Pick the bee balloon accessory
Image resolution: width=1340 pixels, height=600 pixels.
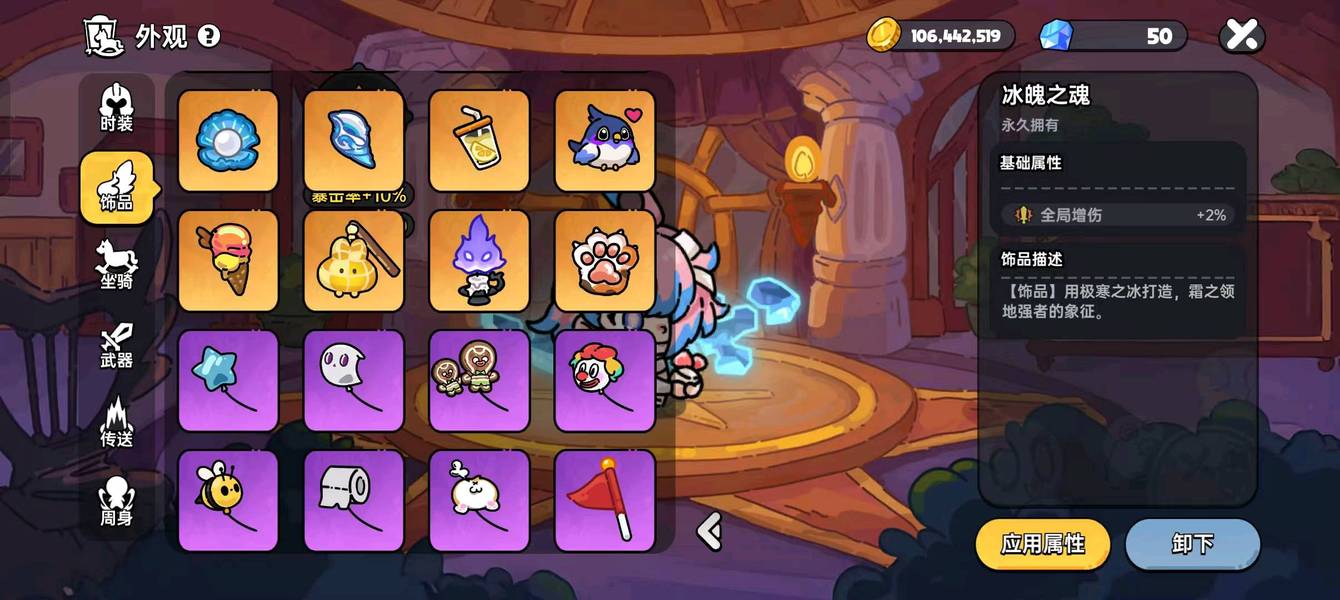pyautogui.click(x=228, y=500)
